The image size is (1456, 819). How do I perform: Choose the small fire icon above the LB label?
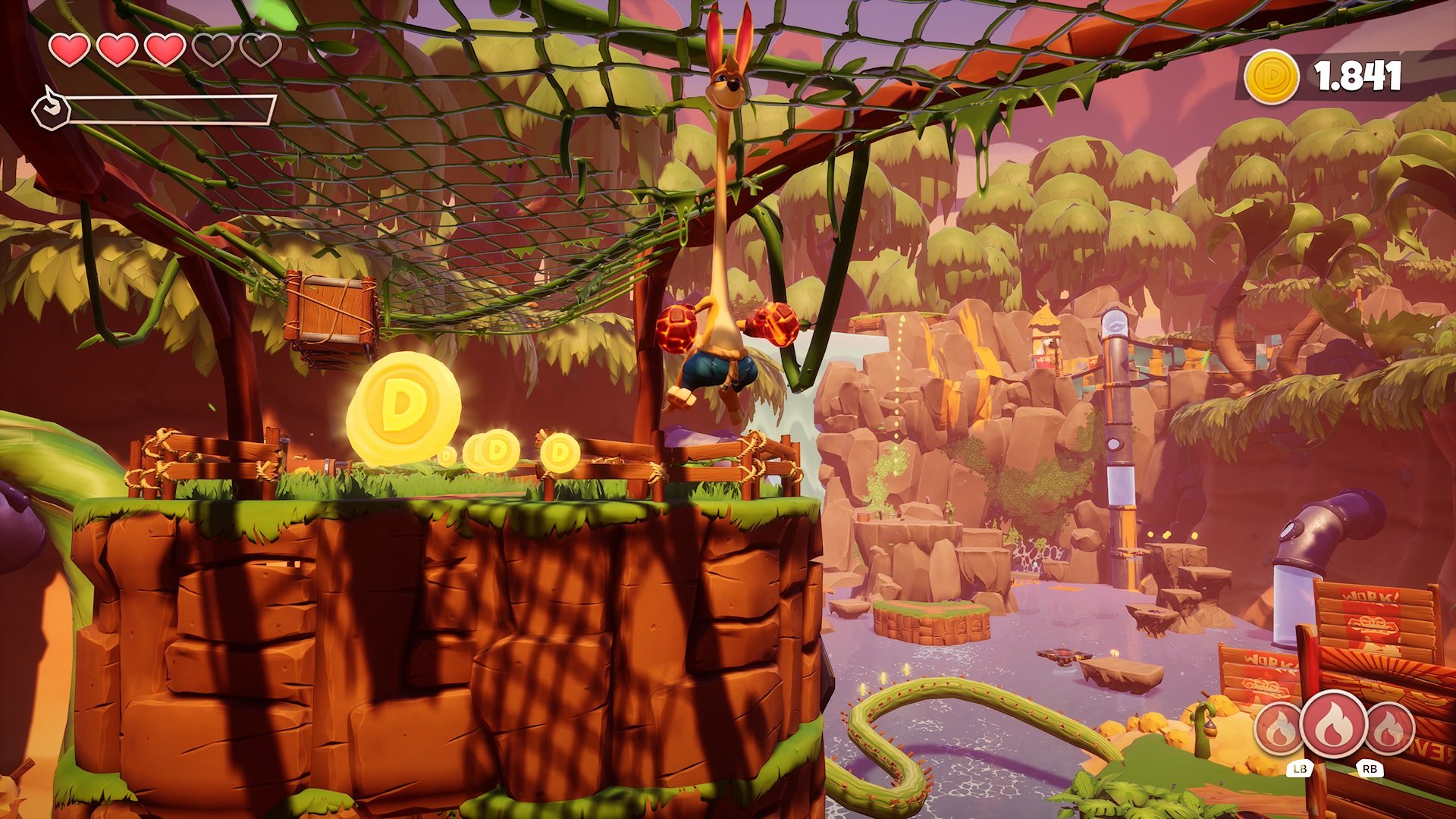point(1280,730)
